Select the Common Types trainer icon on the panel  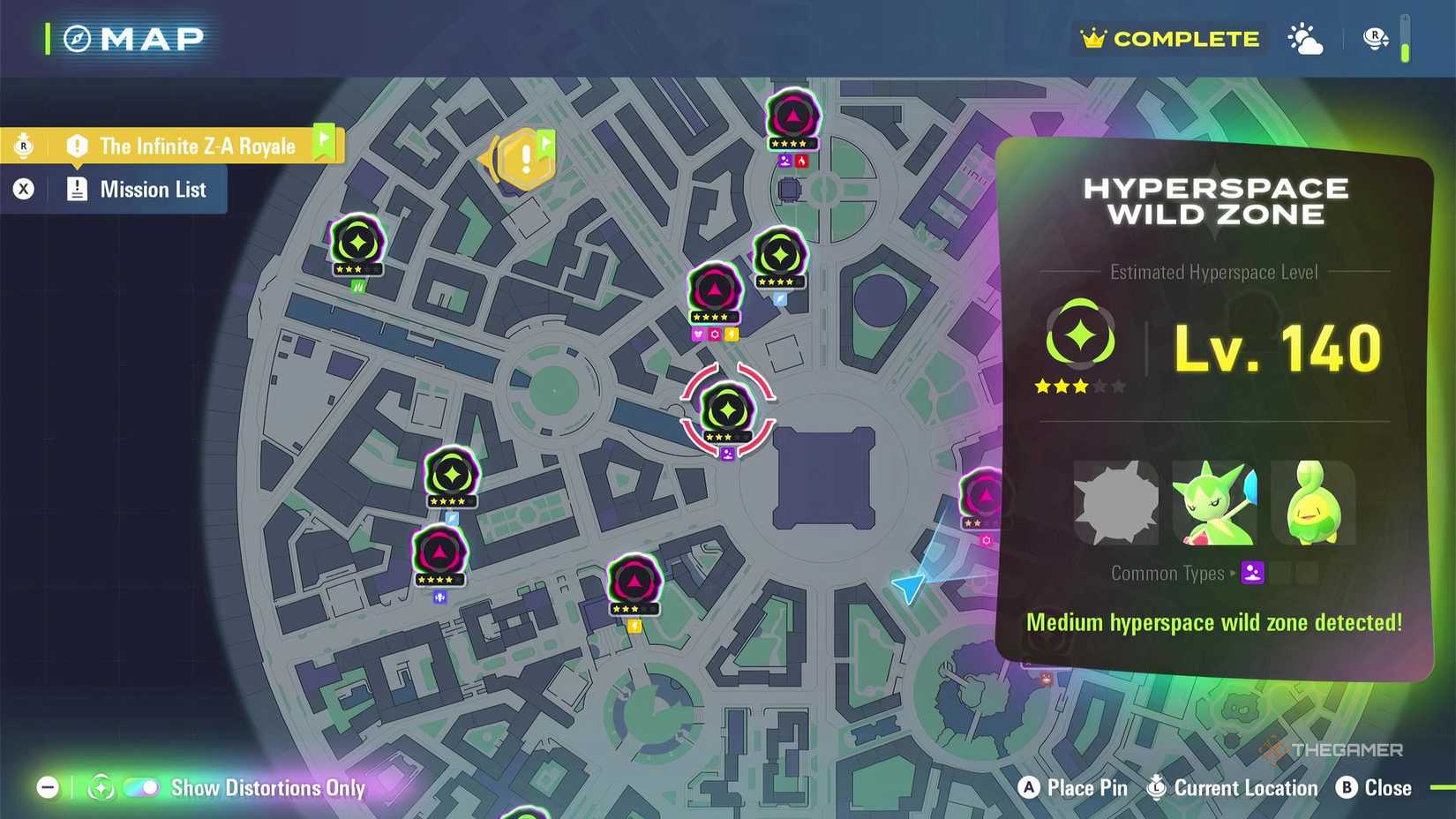tap(1252, 573)
